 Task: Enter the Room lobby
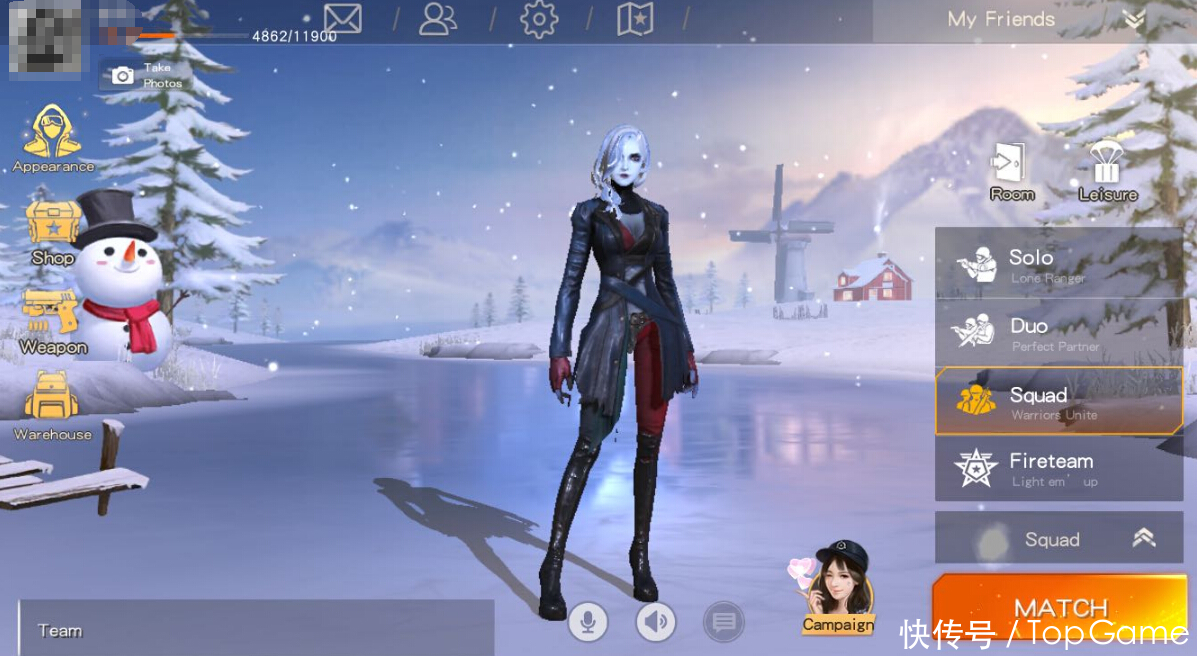click(x=1011, y=171)
